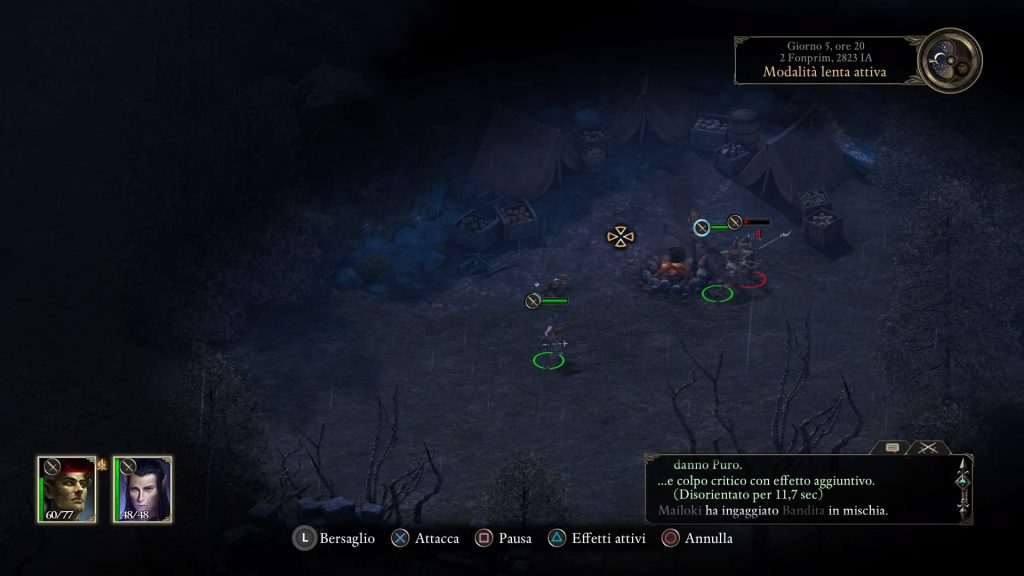Screen dimensions: 1024x576
Task: Switch to the dialogue log tab
Action: [x=892, y=448]
